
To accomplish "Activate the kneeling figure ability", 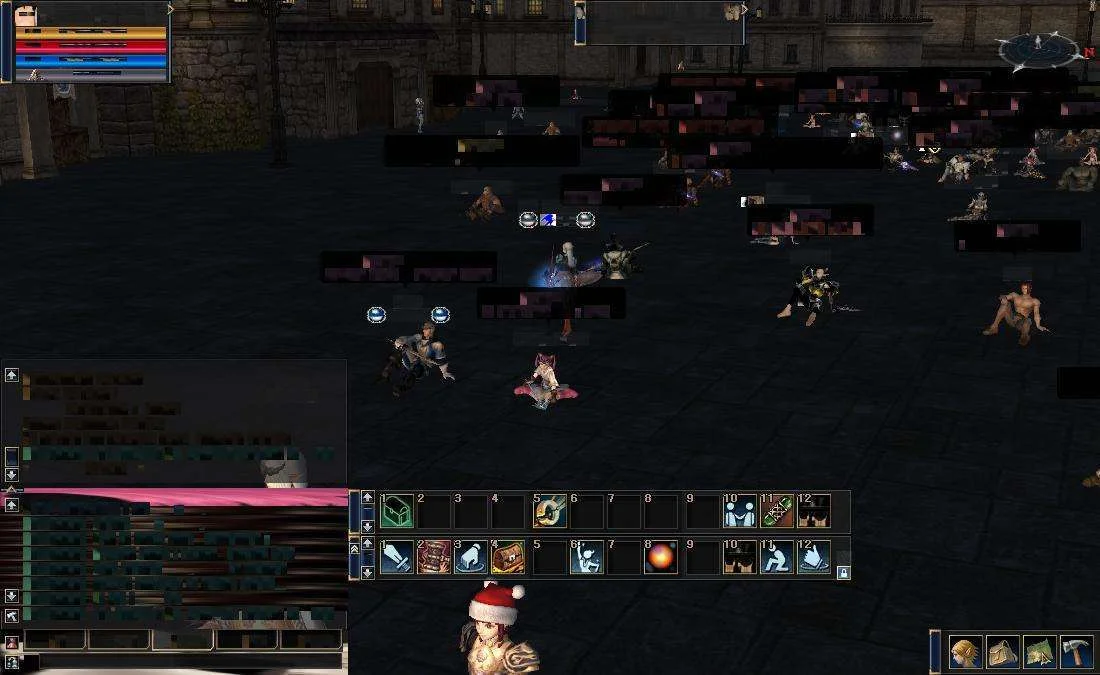I will (x=777, y=558).
